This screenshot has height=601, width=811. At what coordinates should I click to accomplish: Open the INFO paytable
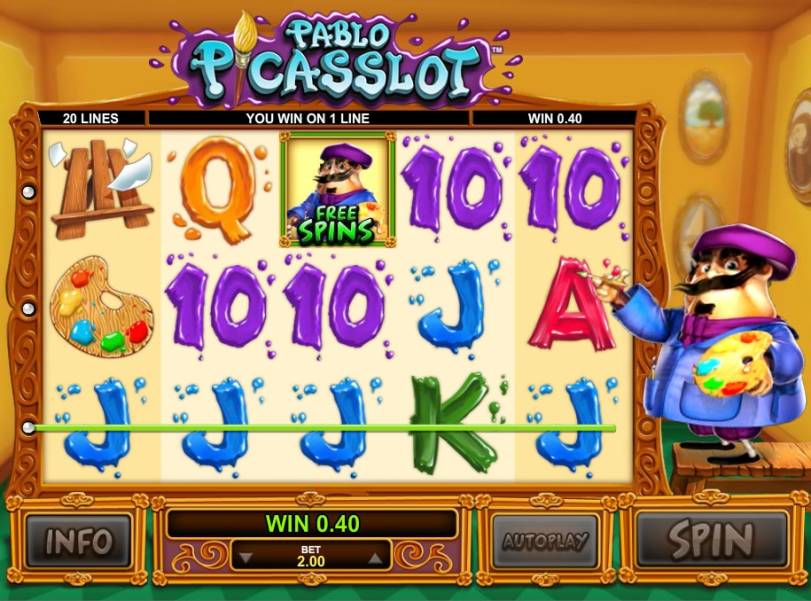click(x=78, y=541)
